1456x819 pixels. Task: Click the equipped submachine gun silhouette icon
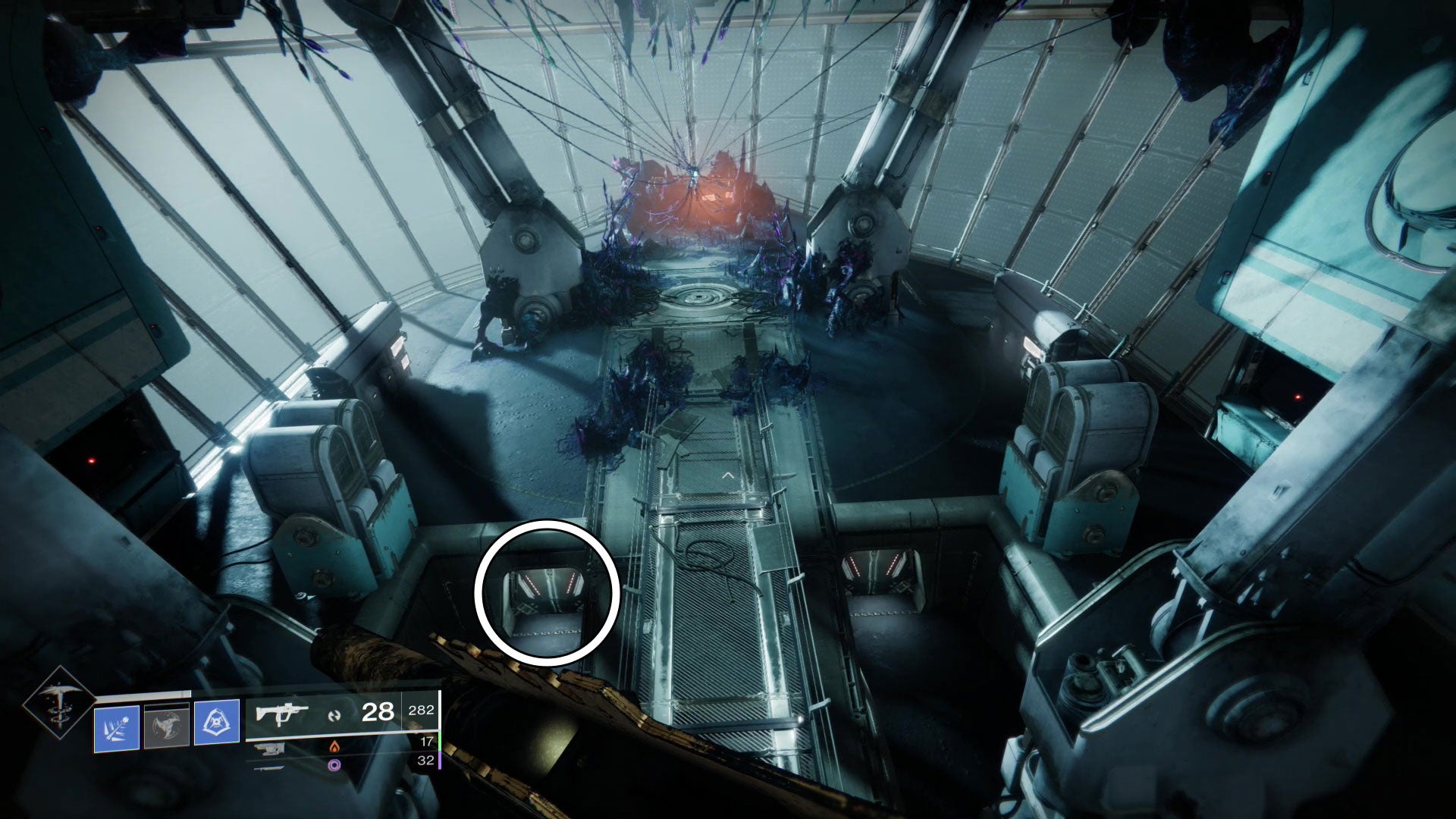284,715
